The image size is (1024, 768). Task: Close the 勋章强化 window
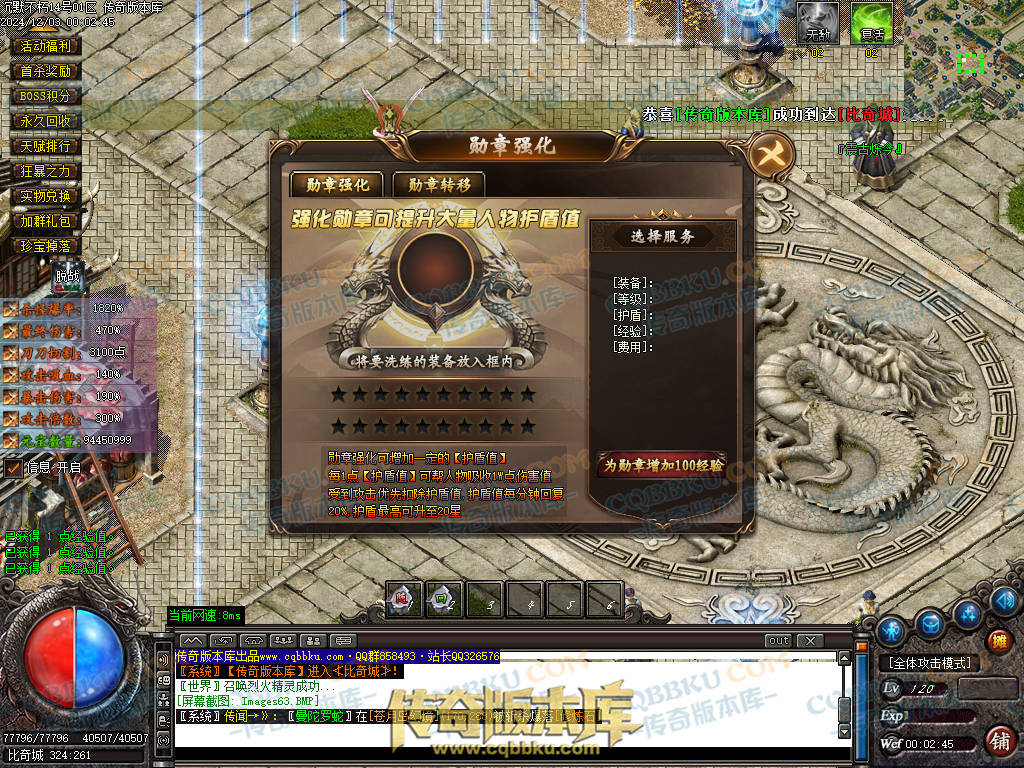771,154
